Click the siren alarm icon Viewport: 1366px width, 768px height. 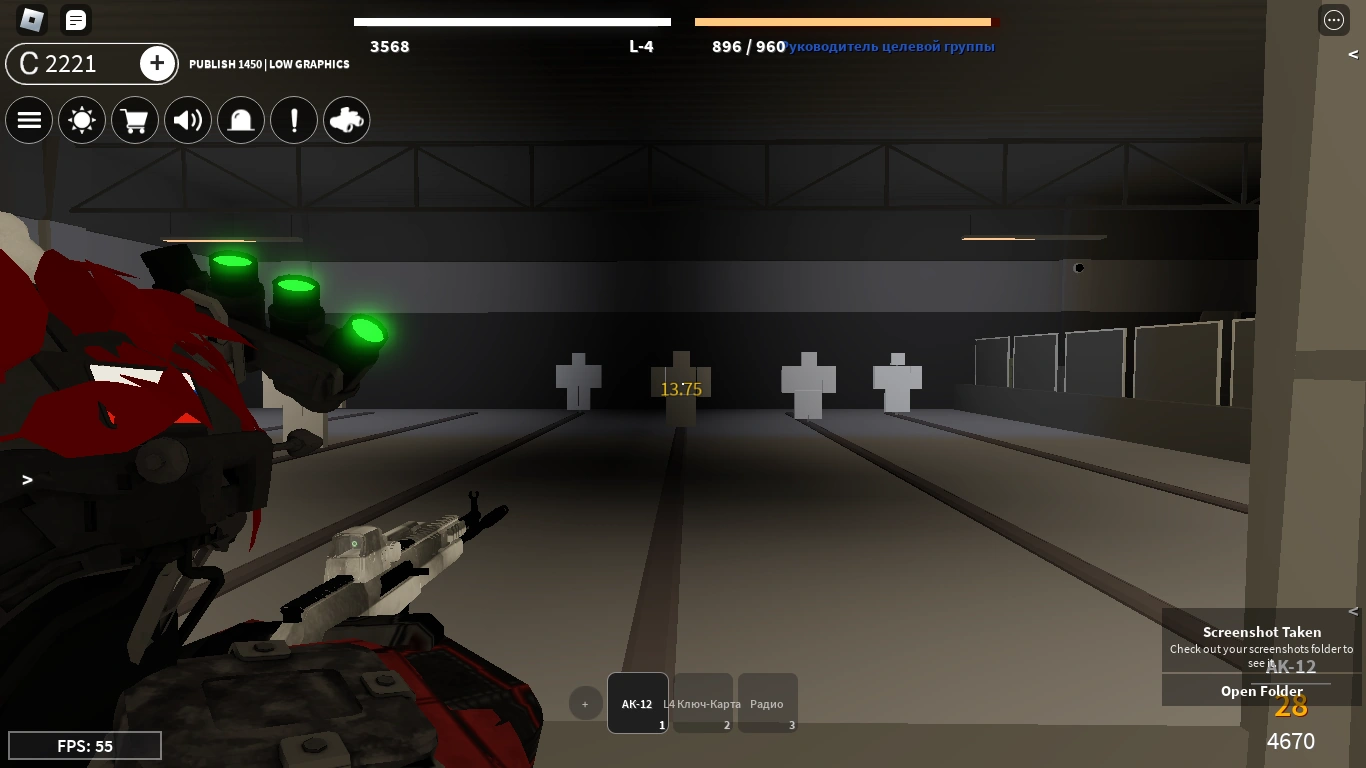click(x=241, y=120)
